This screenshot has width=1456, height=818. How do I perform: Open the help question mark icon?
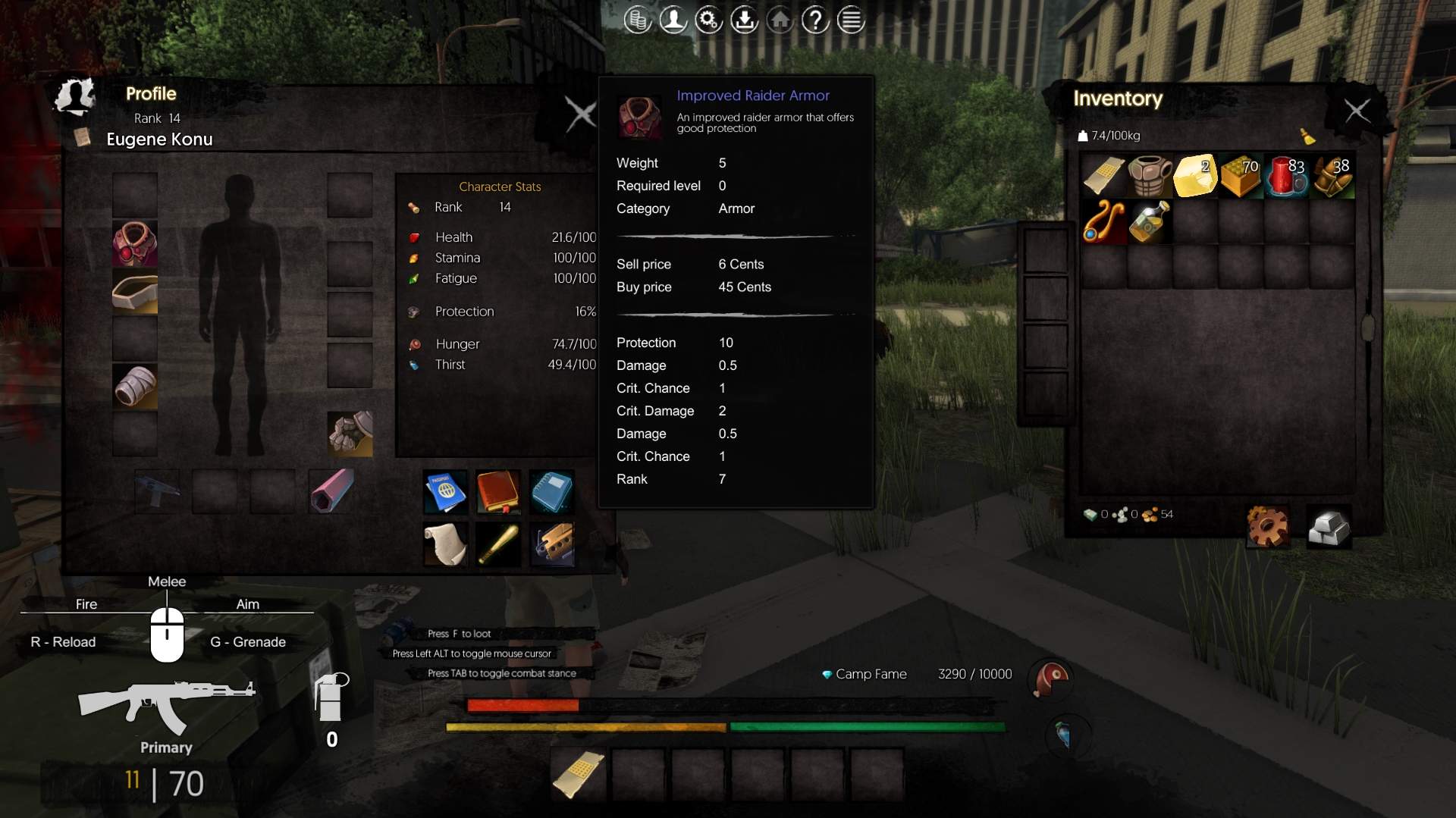815,19
